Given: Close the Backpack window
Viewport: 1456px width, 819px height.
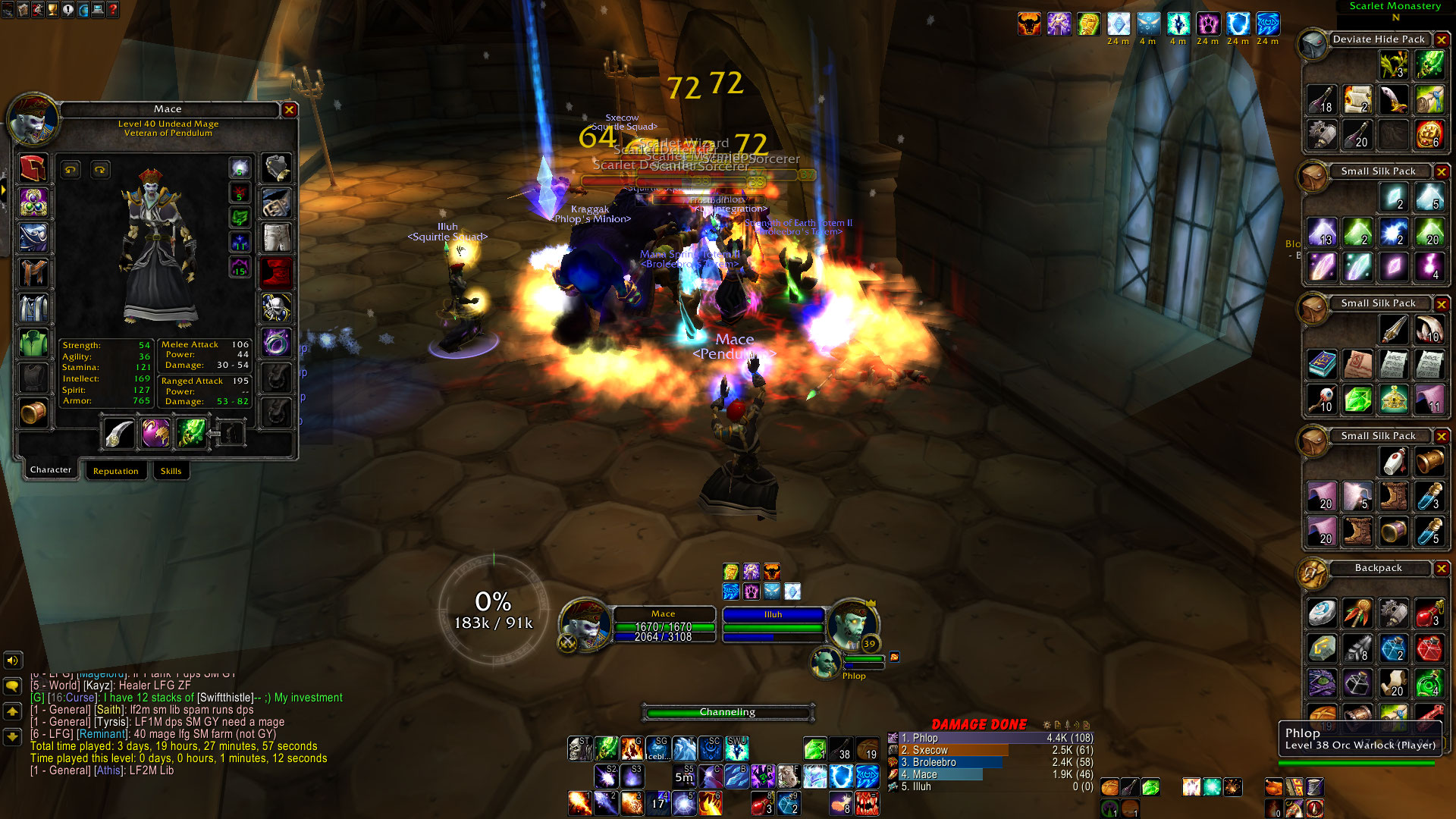Looking at the screenshot, I should tap(1442, 568).
